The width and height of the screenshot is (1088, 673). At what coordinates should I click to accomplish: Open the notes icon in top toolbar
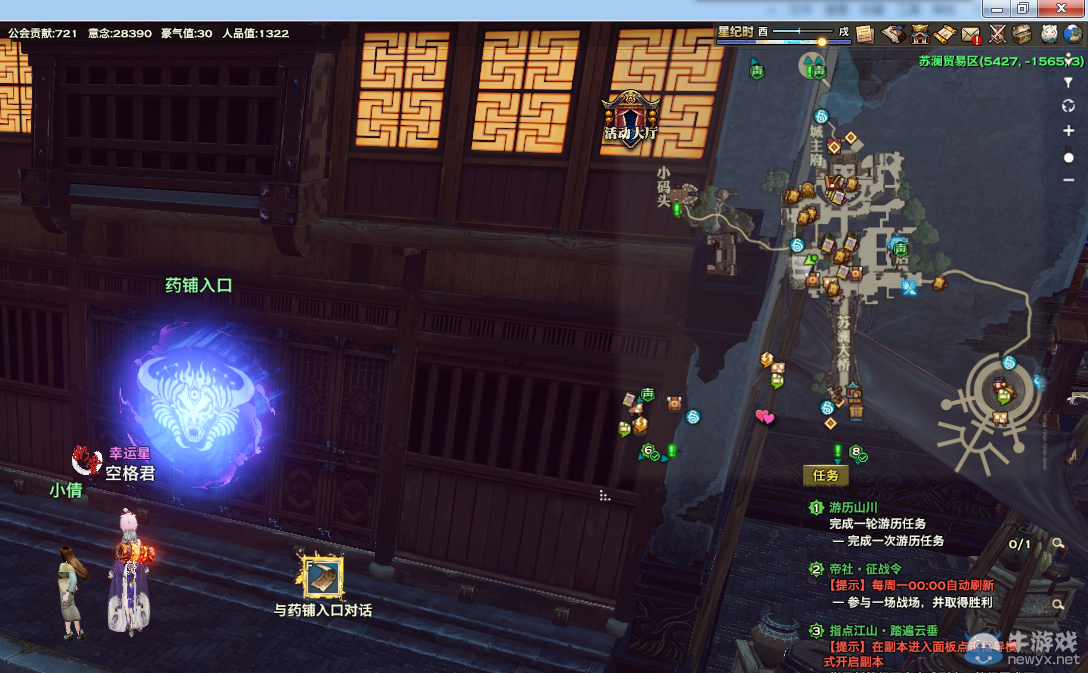865,34
